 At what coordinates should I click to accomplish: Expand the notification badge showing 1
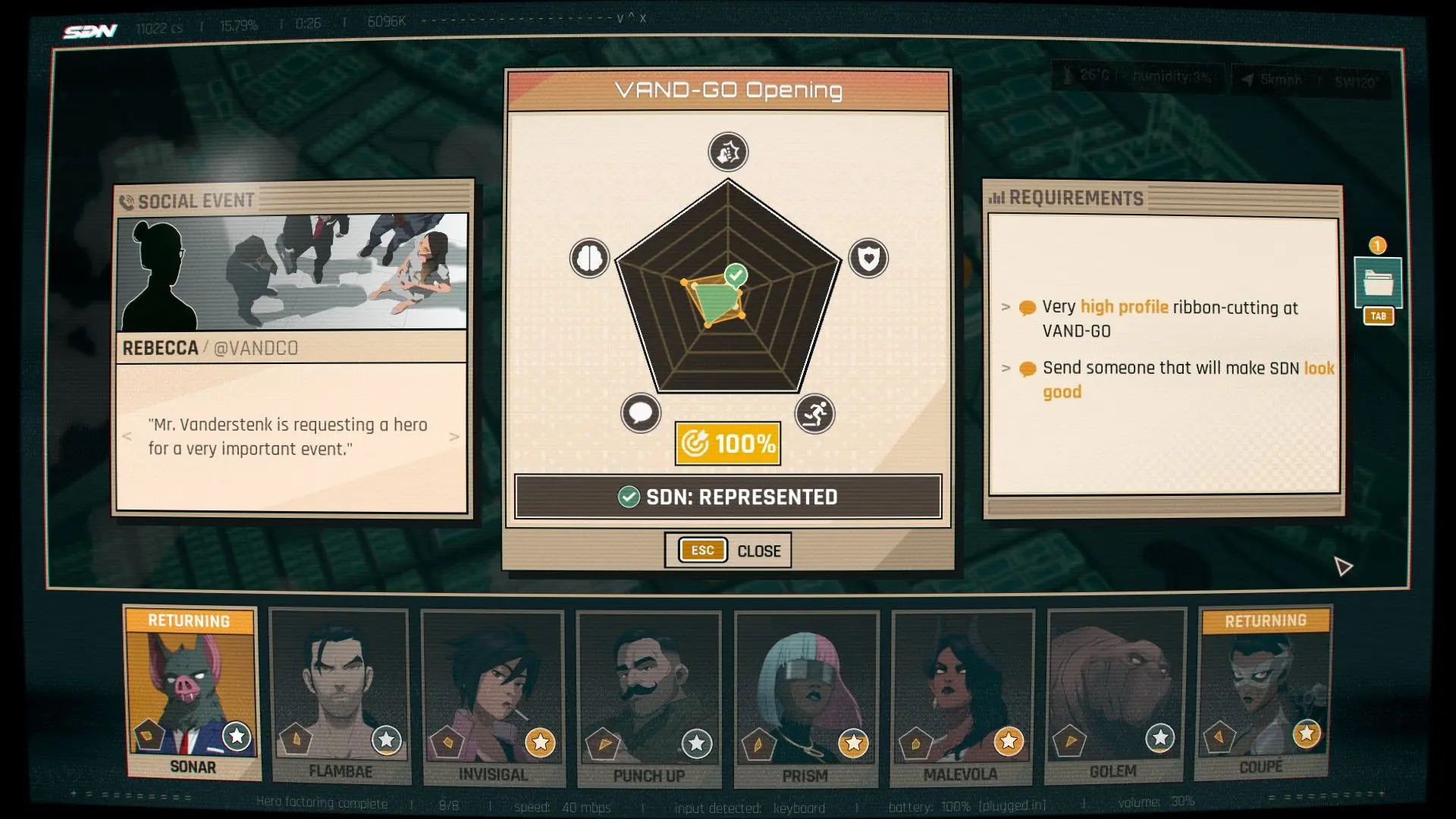click(1378, 246)
